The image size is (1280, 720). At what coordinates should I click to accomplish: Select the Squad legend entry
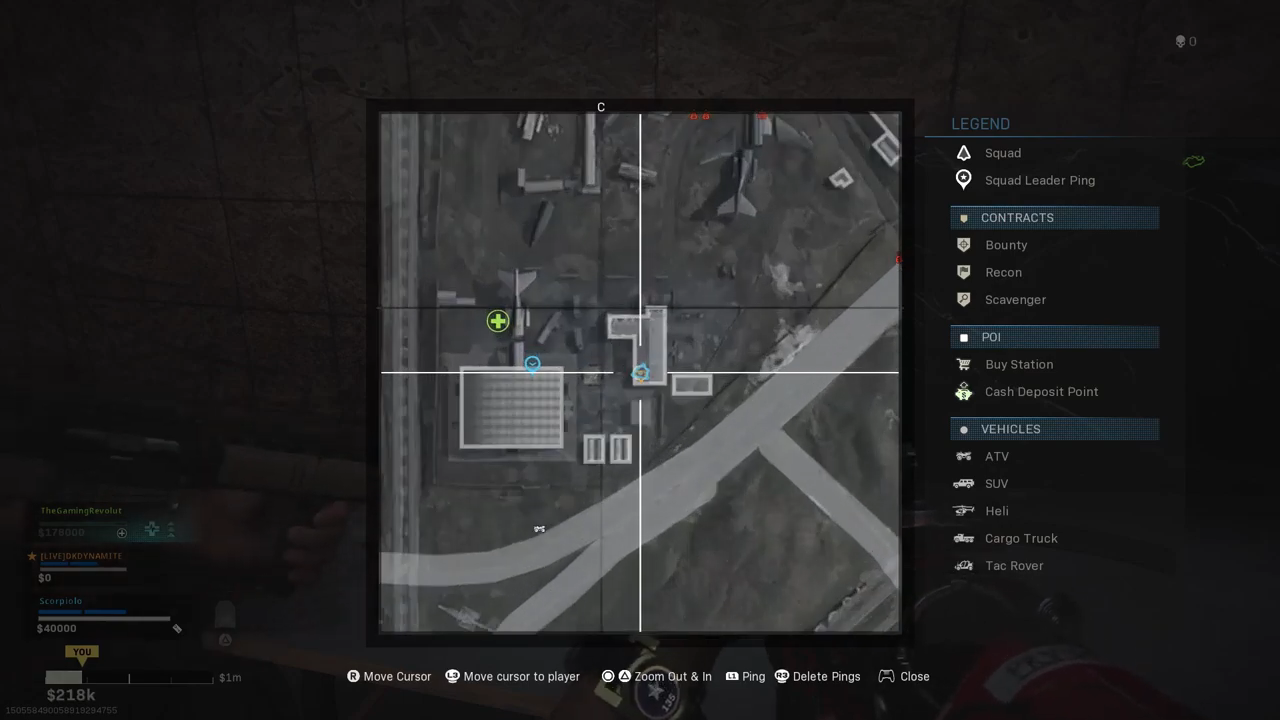pos(1002,153)
